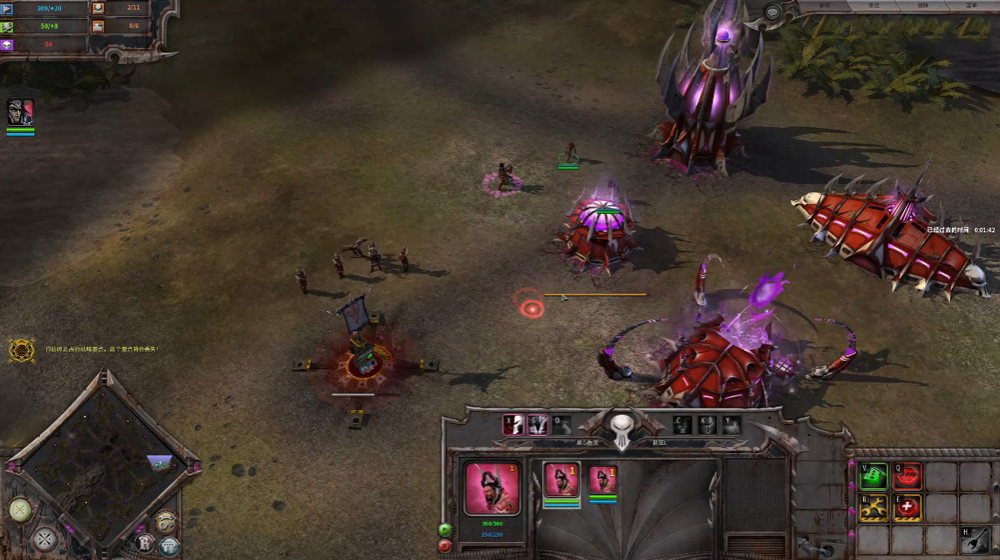
Task: Click the large selected unit portrait
Action: point(492,487)
